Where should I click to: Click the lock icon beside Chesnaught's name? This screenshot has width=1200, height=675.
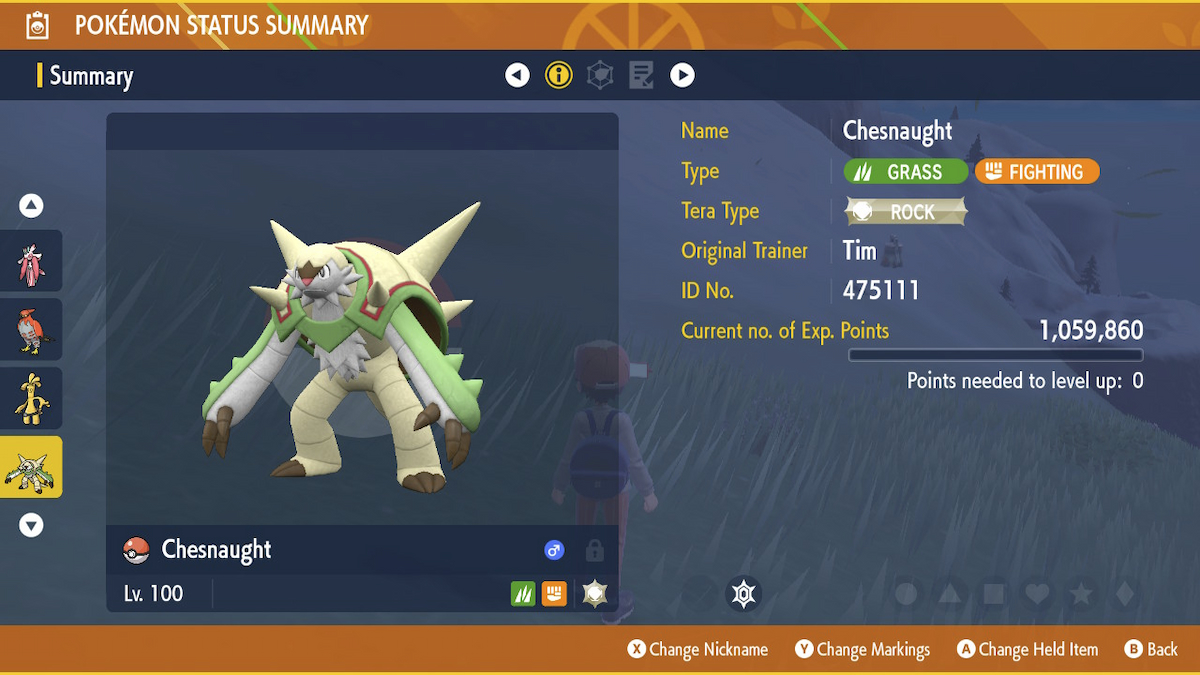(594, 550)
